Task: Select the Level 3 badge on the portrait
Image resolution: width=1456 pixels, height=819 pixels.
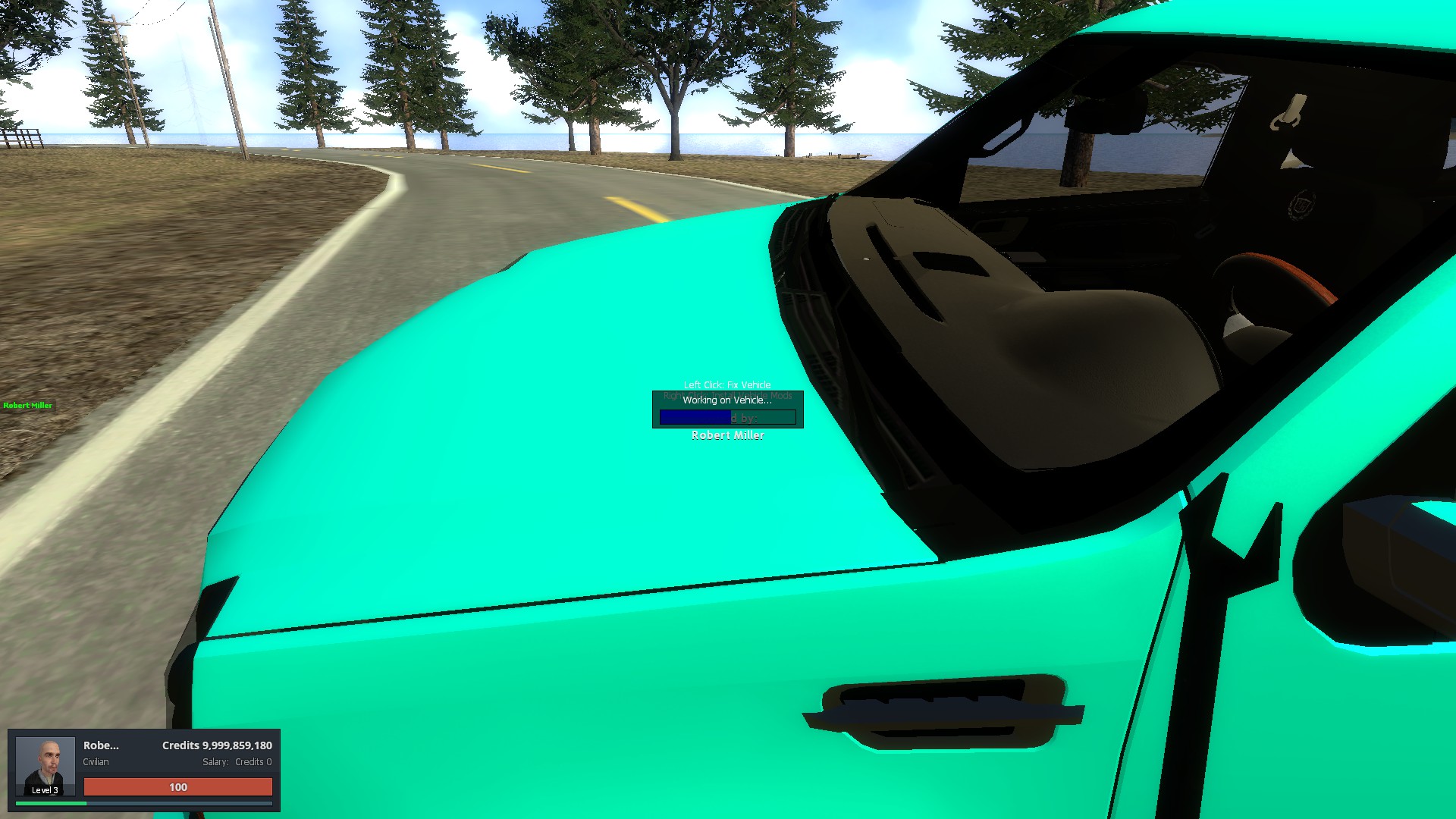Action: (x=45, y=790)
